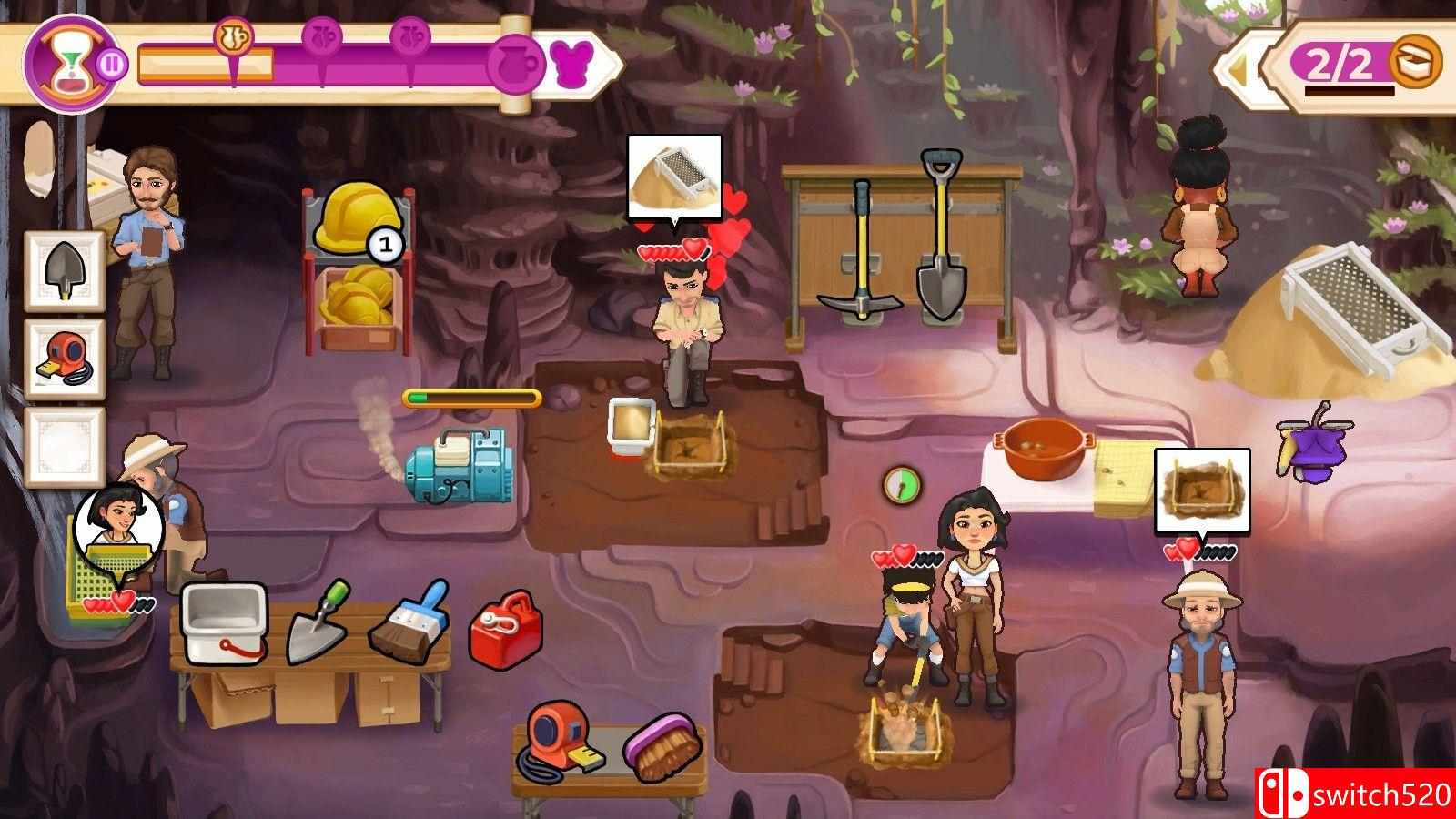Pause the game with the pause button
1456x819 pixels.
tap(113, 66)
